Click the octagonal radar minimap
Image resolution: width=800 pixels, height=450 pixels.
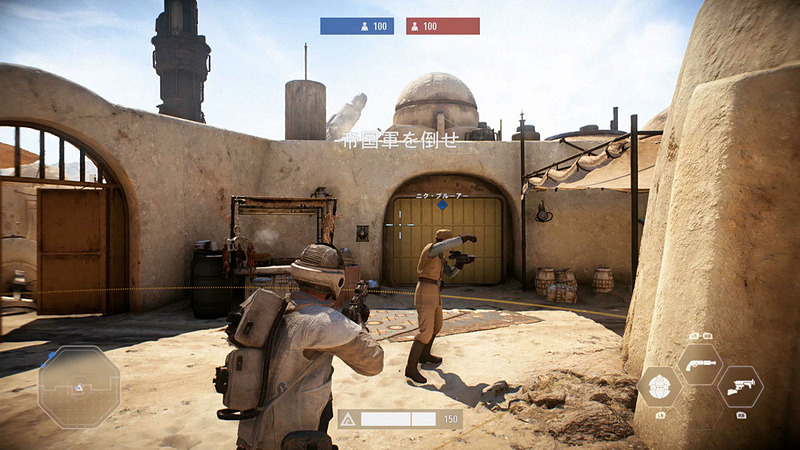coord(79,387)
